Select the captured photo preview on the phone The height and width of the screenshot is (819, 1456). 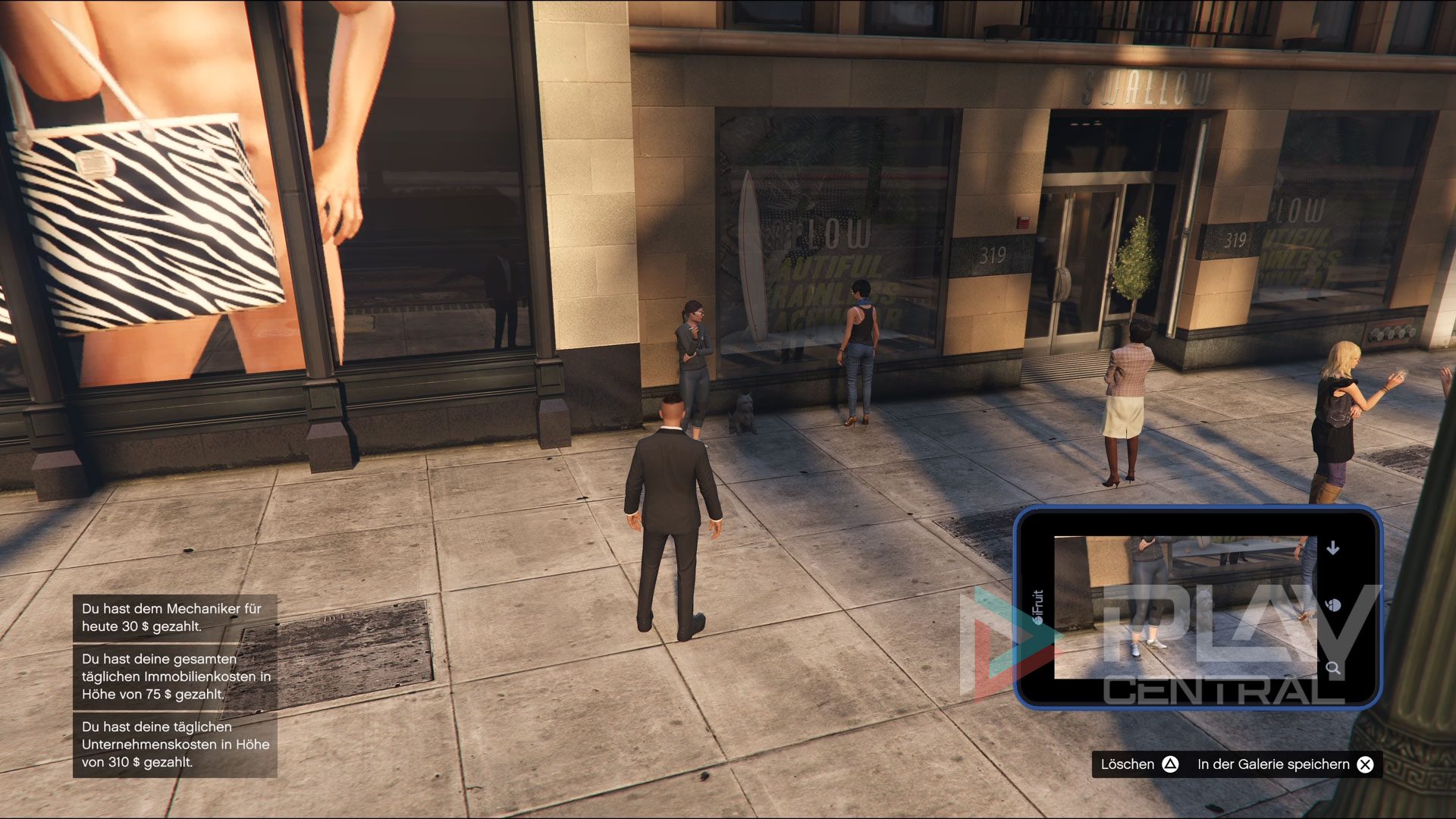click(1185, 607)
